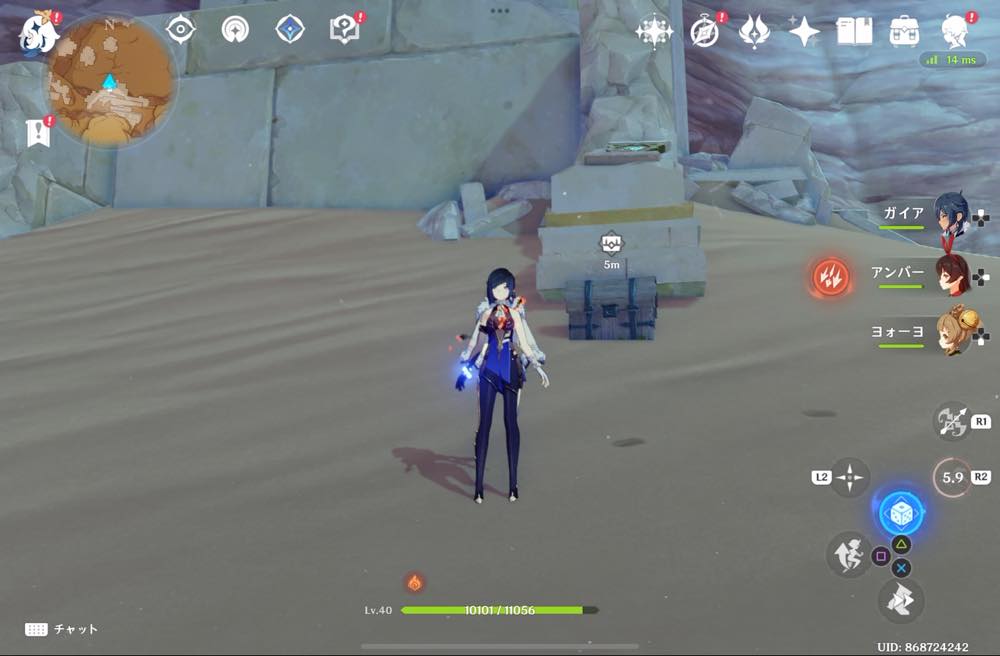Image resolution: width=1000 pixels, height=656 pixels.
Task: Open the Wish star icon
Action: (654, 32)
